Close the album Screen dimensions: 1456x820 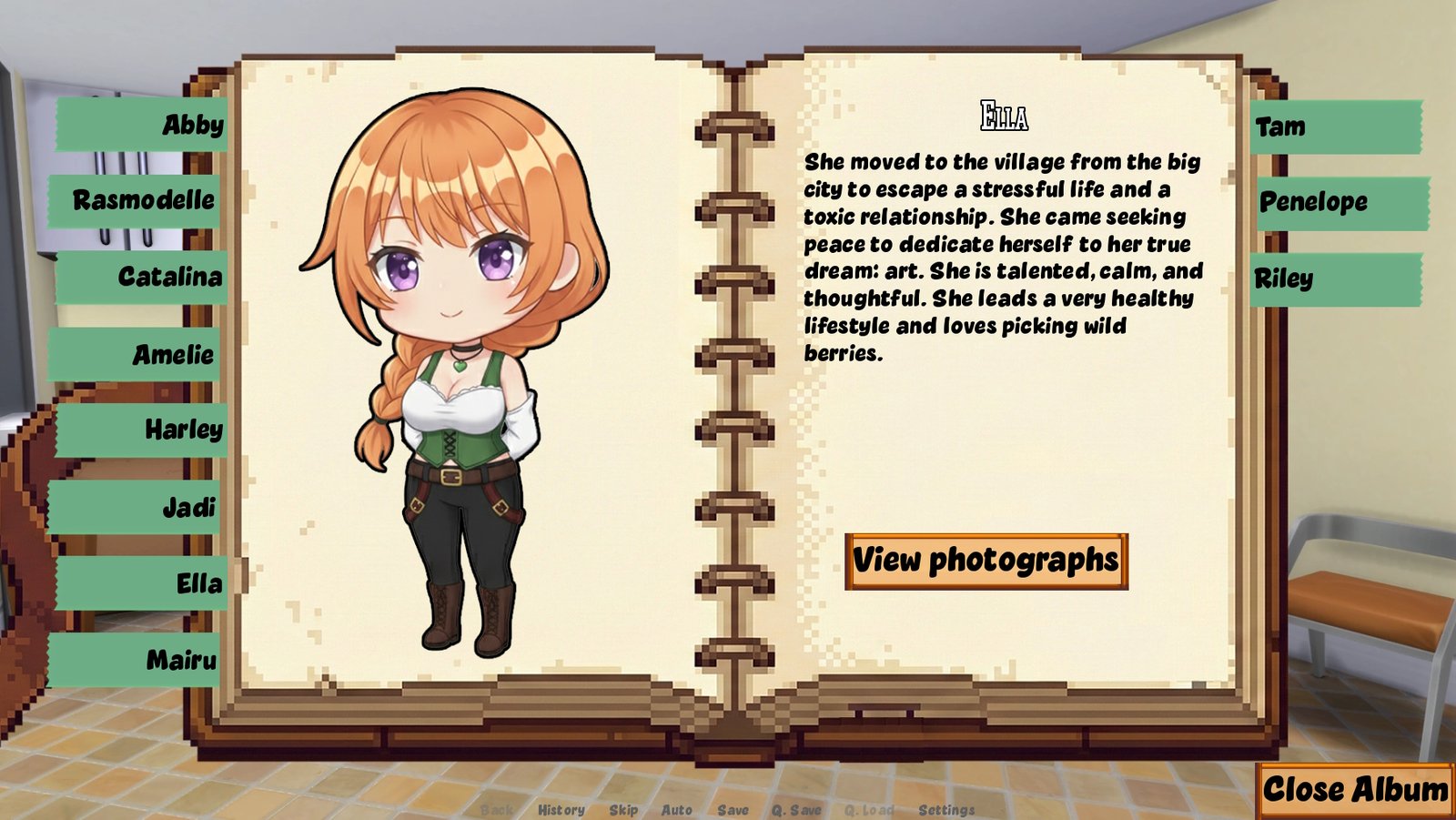point(1354,789)
